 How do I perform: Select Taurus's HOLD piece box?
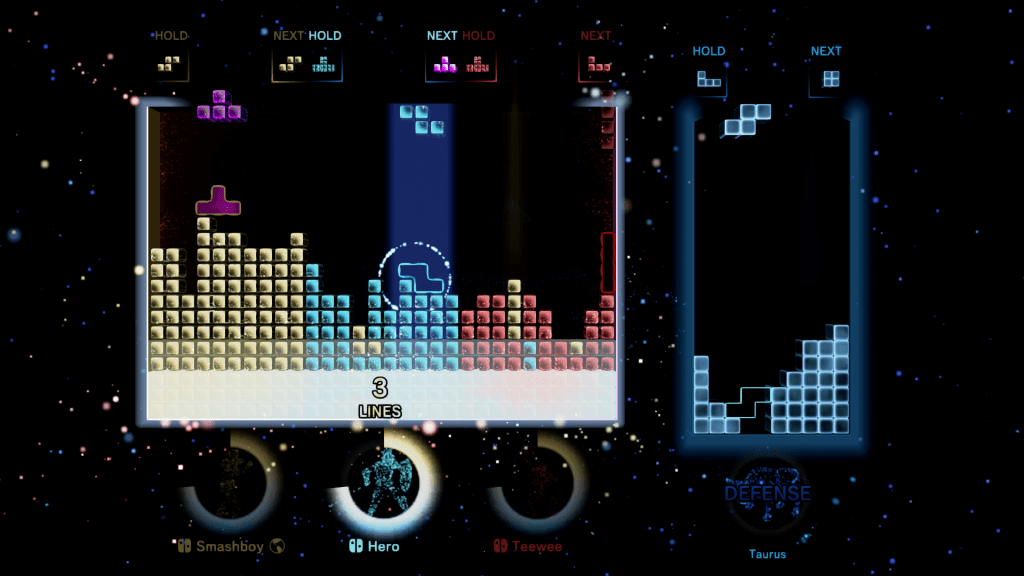pos(709,80)
